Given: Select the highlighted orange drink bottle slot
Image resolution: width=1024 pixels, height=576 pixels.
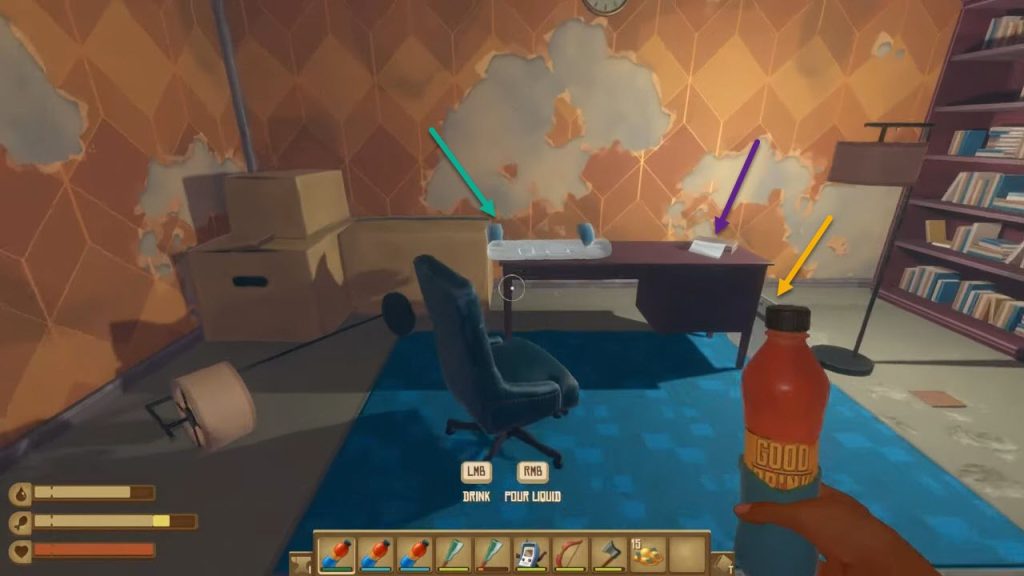Looking at the screenshot, I should (x=335, y=554).
